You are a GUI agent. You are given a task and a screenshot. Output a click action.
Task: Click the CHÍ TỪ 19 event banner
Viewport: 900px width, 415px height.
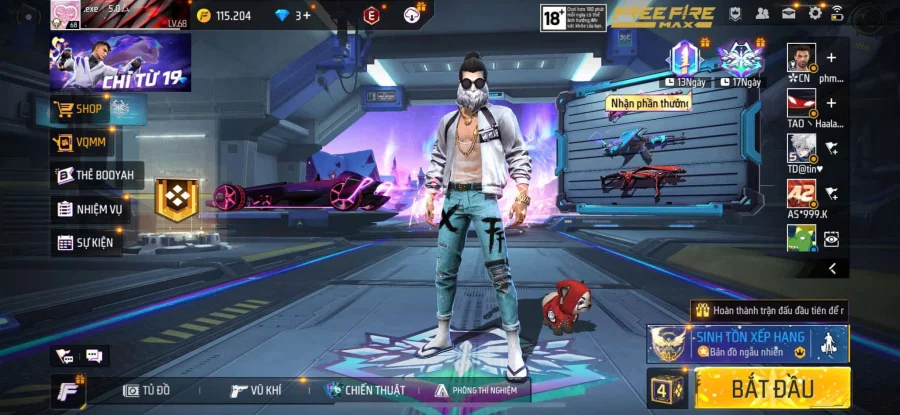pyautogui.click(x=120, y=62)
